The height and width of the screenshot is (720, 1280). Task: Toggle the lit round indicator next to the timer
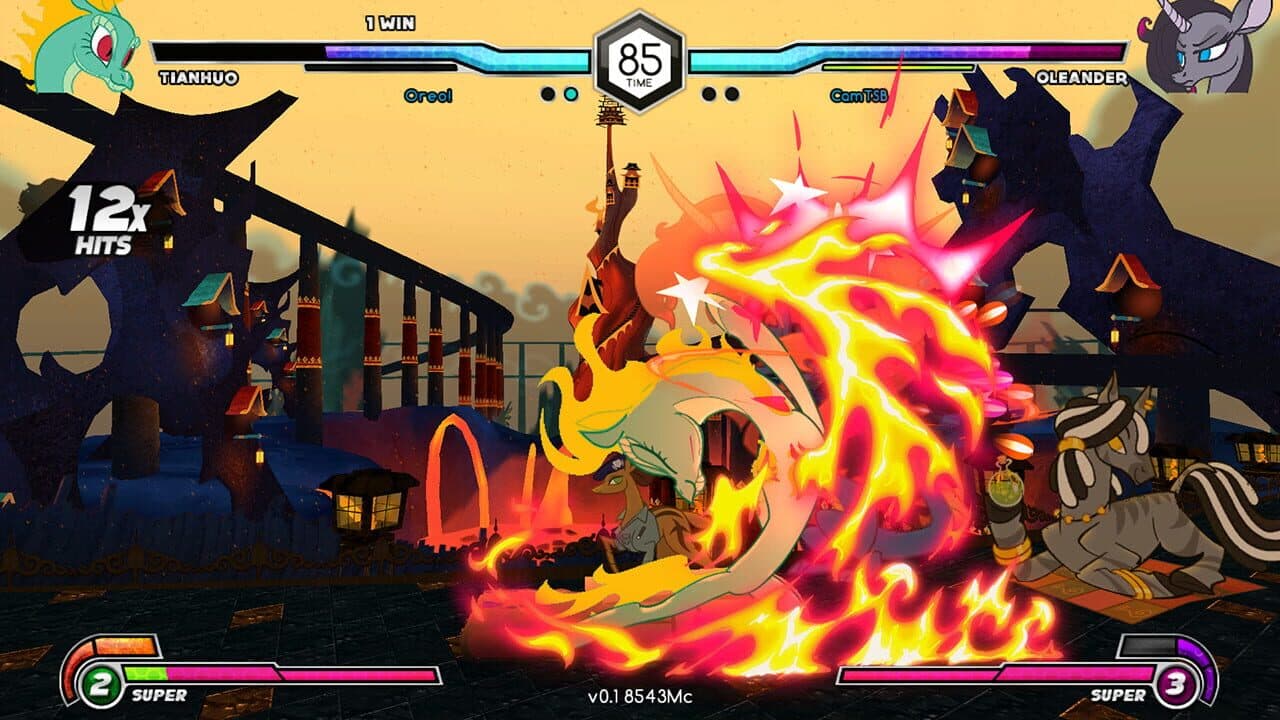coord(573,91)
